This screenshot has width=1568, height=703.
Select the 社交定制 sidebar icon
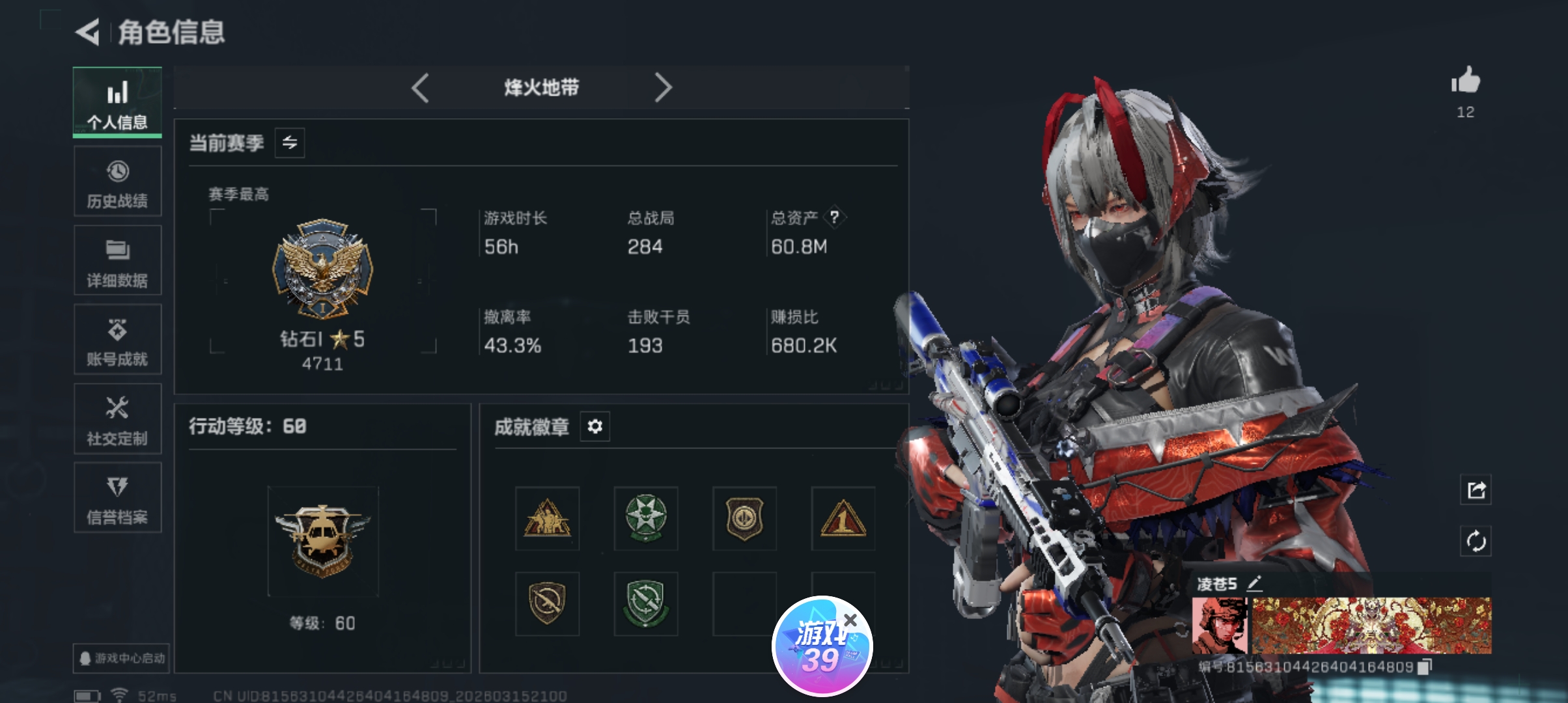click(x=117, y=419)
